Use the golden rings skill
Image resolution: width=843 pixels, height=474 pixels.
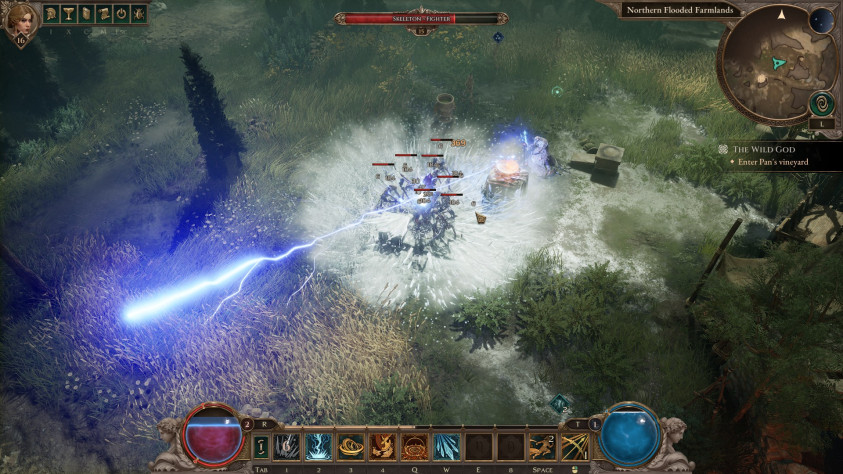click(x=351, y=446)
